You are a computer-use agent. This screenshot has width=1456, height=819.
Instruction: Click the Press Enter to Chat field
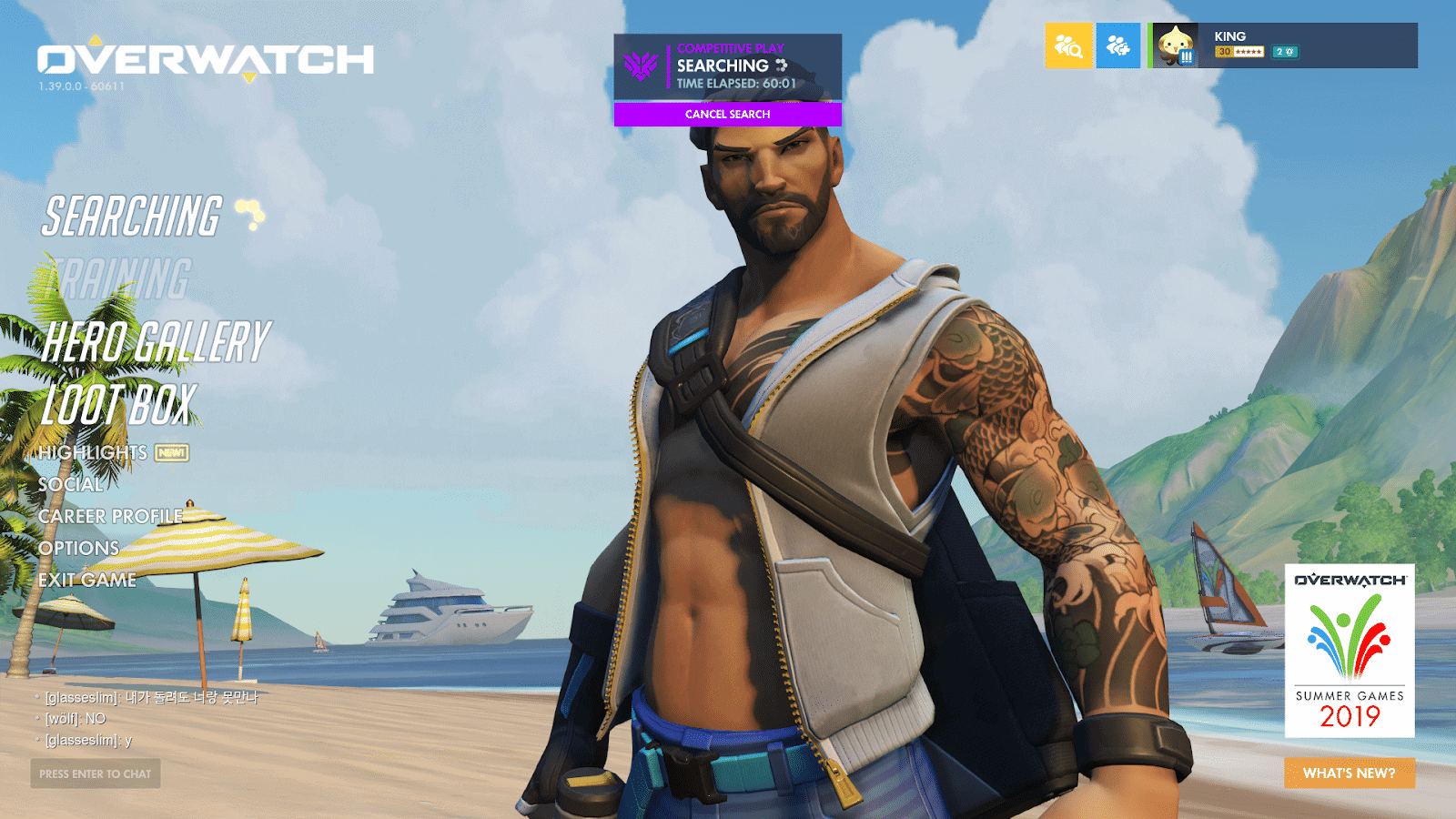94,774
